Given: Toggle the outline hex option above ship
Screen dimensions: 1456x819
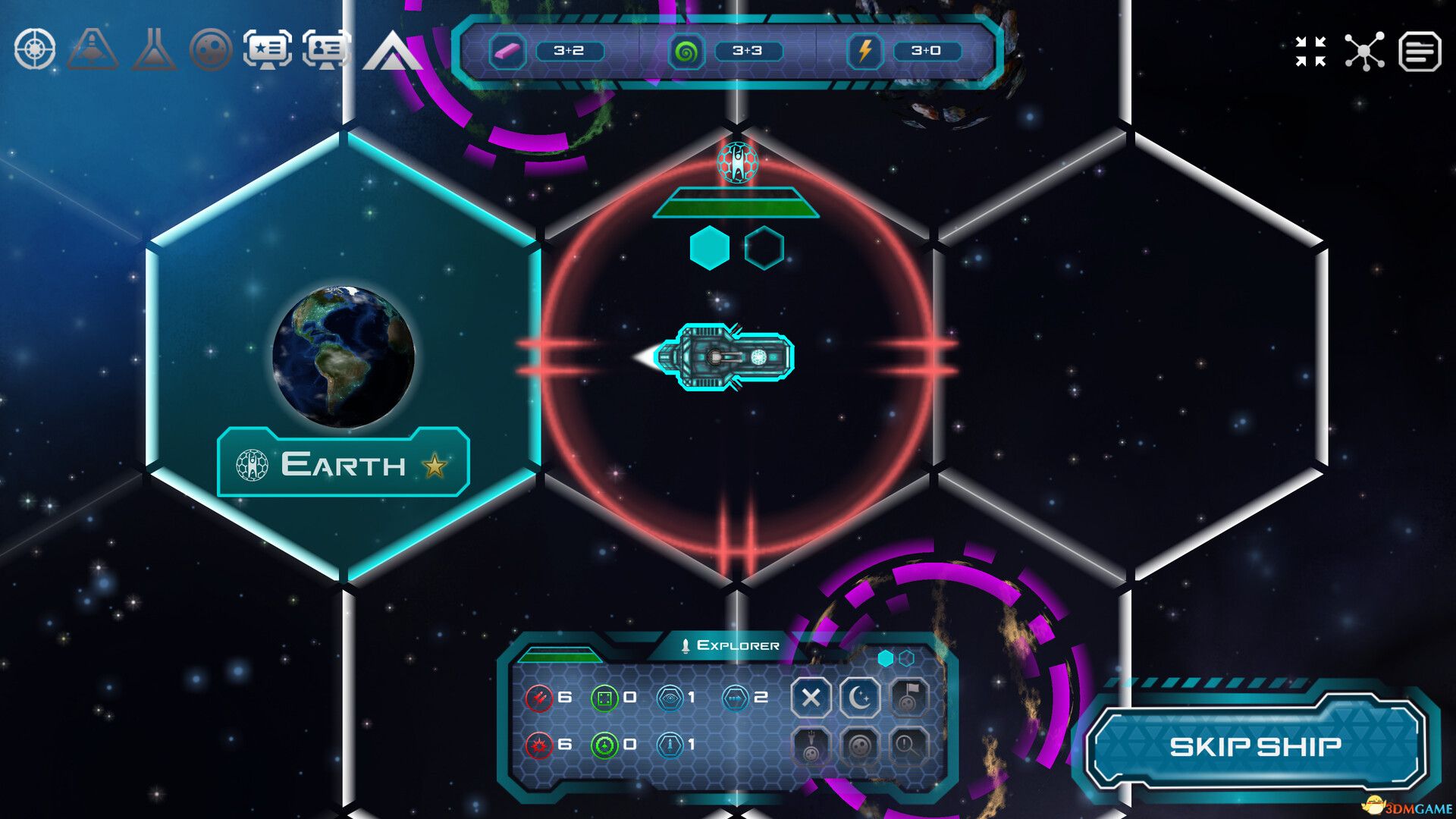Looking at the screenshot, I should tap(764, 246).
